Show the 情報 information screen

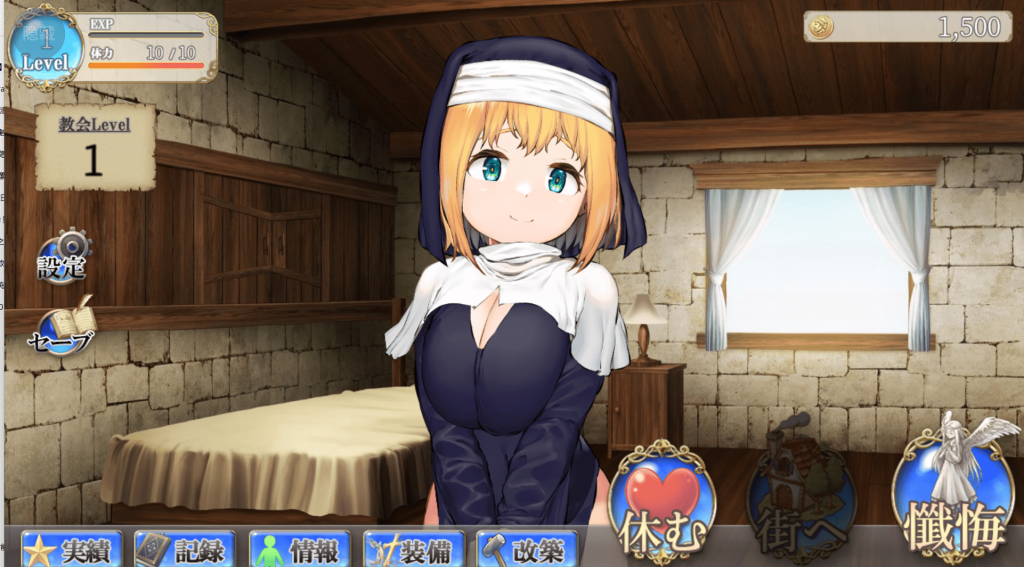click(x=300, y=549)
